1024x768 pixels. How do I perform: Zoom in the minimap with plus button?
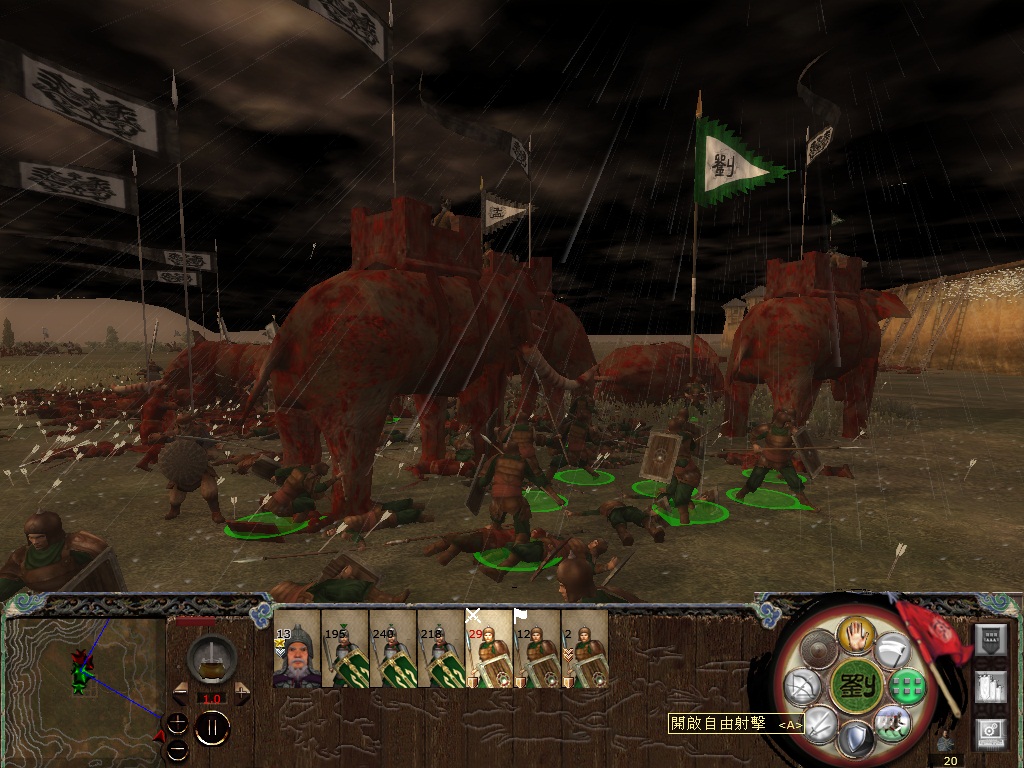pos(177,724)
